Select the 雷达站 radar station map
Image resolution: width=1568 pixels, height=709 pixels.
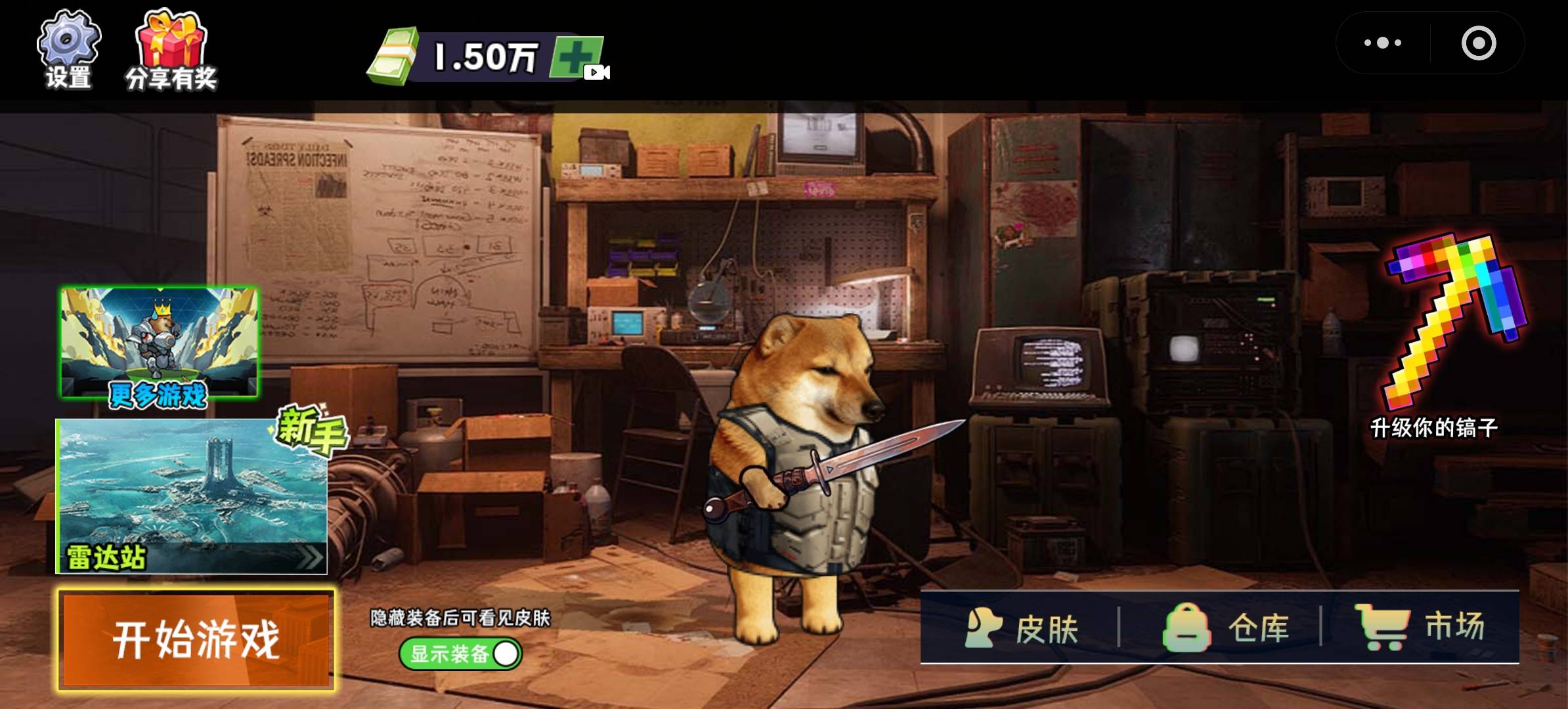coord(192,496)
